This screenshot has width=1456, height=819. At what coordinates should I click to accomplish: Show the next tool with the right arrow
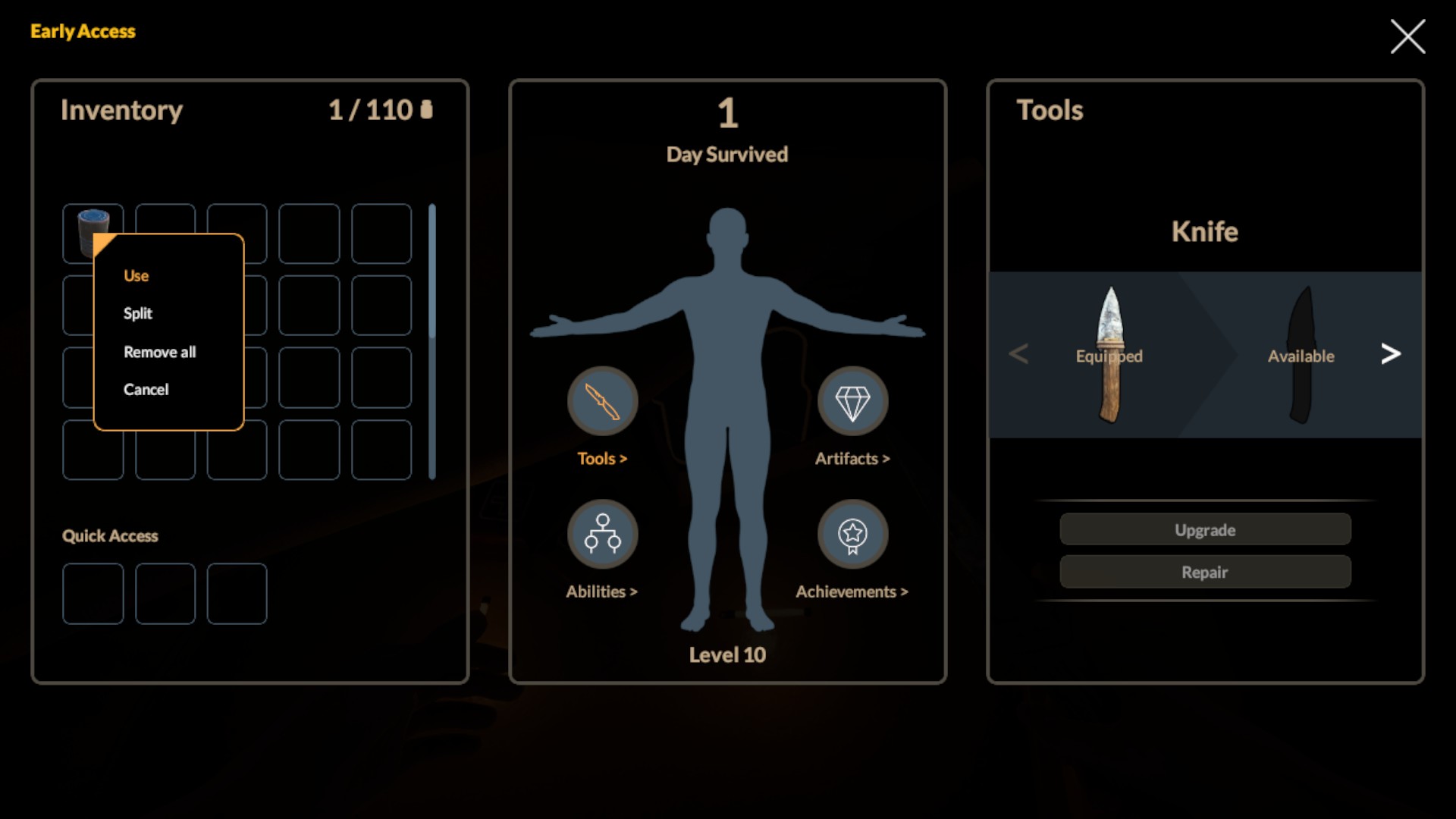point(1390,353)
